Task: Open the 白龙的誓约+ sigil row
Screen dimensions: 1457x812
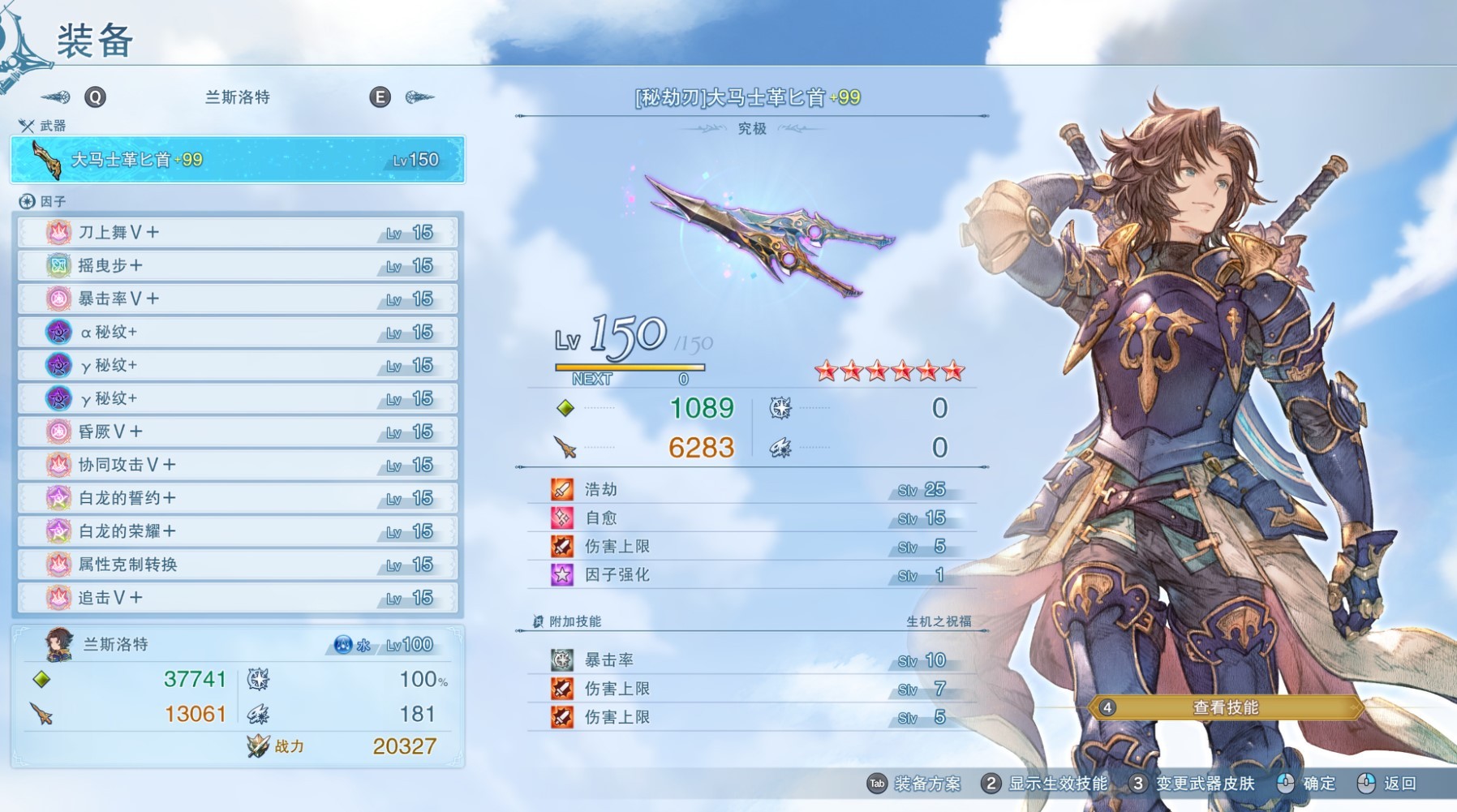Action: [x=237, y=498]
